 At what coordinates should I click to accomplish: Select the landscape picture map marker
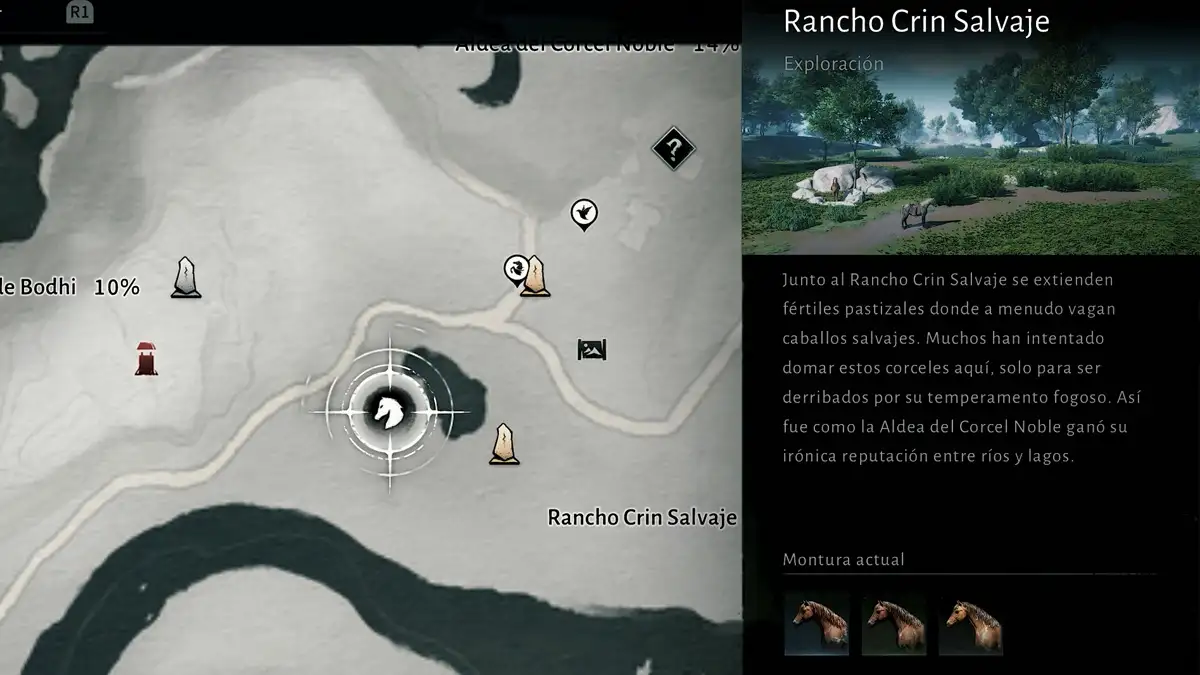(592, 349)
